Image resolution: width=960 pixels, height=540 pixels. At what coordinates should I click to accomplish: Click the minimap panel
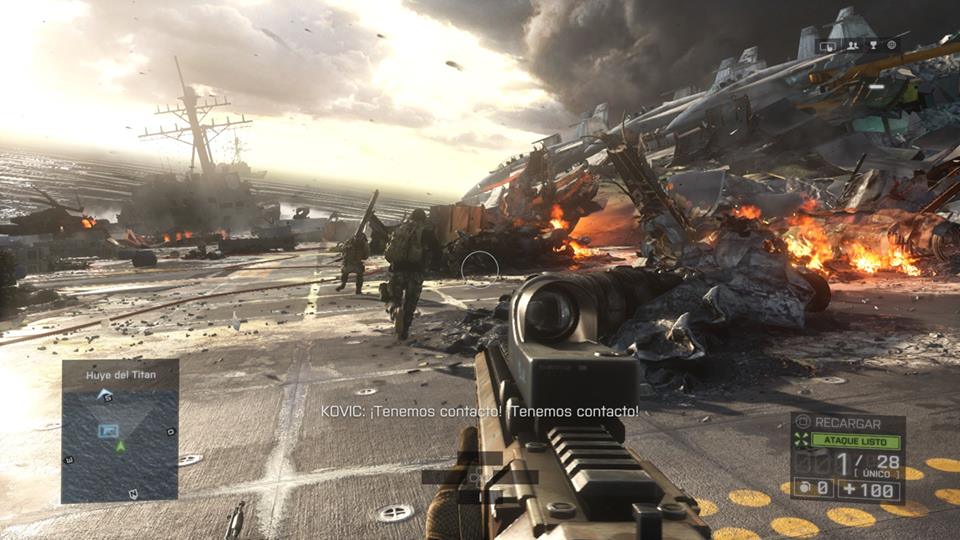(x=120, y=440)
